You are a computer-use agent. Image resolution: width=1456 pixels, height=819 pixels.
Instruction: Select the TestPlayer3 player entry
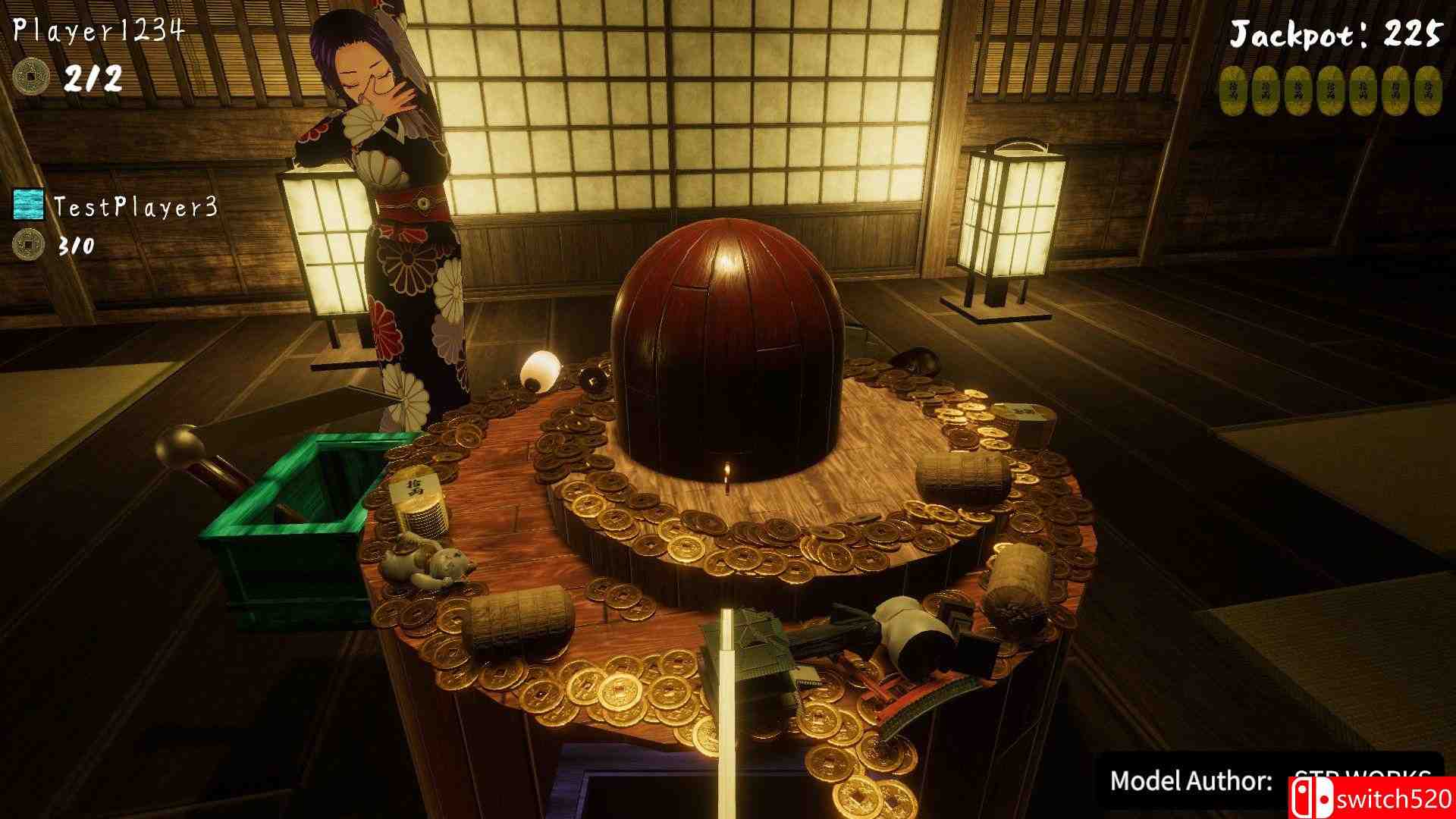pyautogui.click(x=136, y=206)
